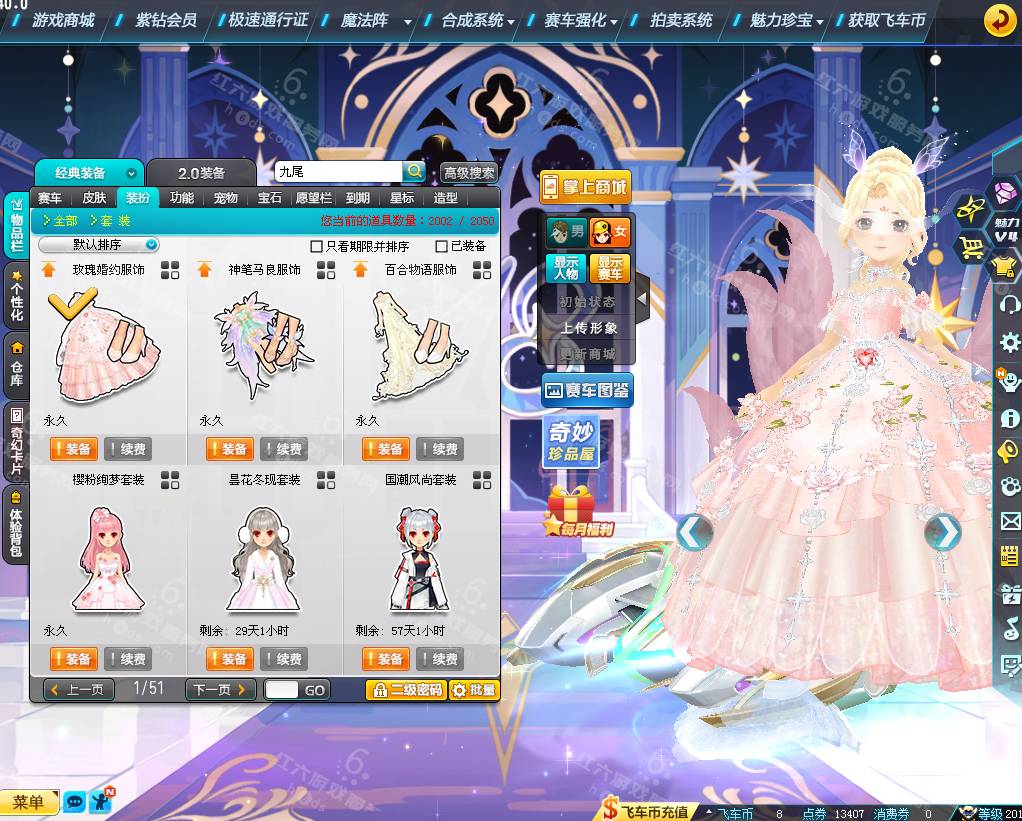Image resolution: width=1022 pixels, height=821 pixels.
Task: Click the 高级搜索 advanced search button
Action: tap(468, 172)
